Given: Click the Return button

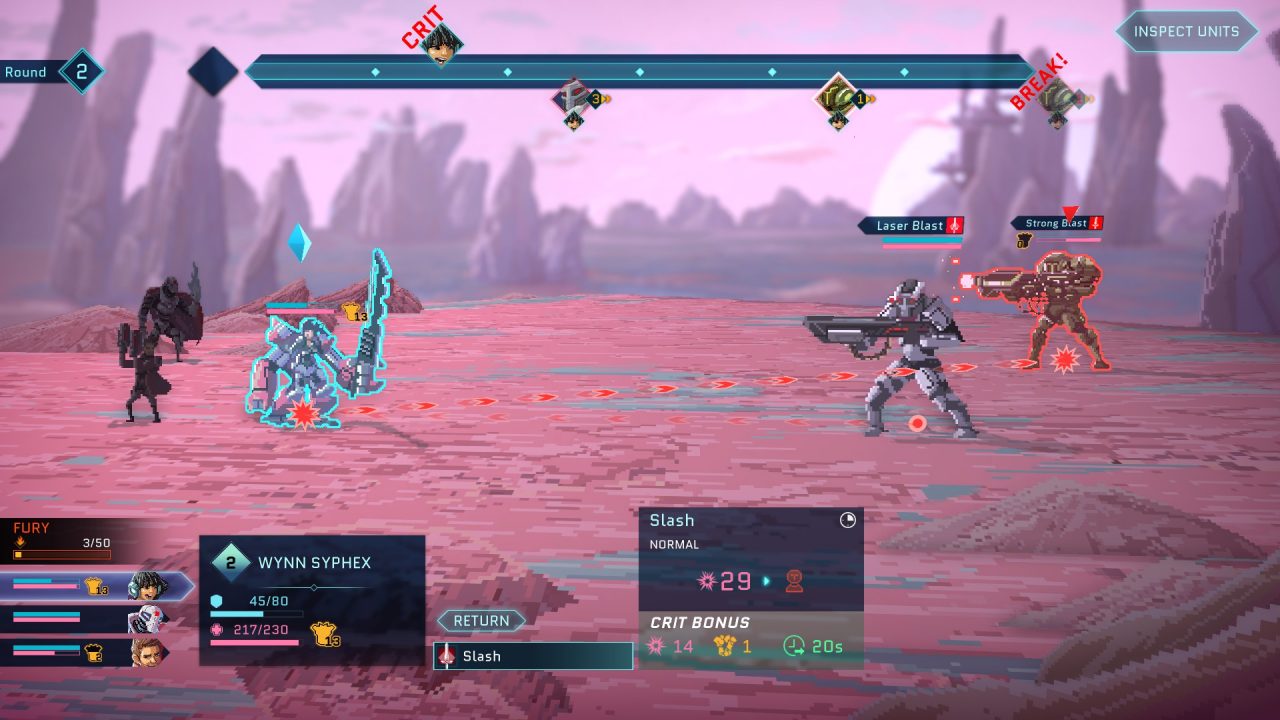Looking at the screenshot, I should click(x=481, y=621).
